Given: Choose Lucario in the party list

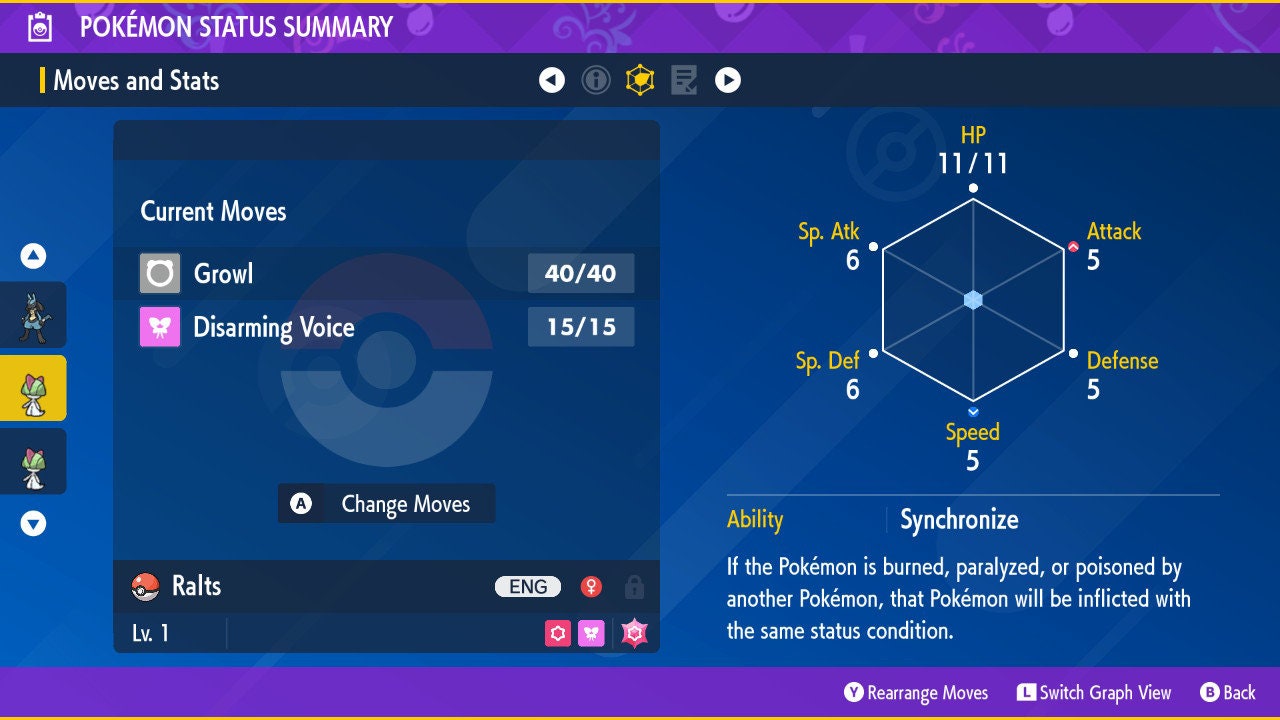Looking at the screenshot, I should pyautogui.click(x=33, y=315).
